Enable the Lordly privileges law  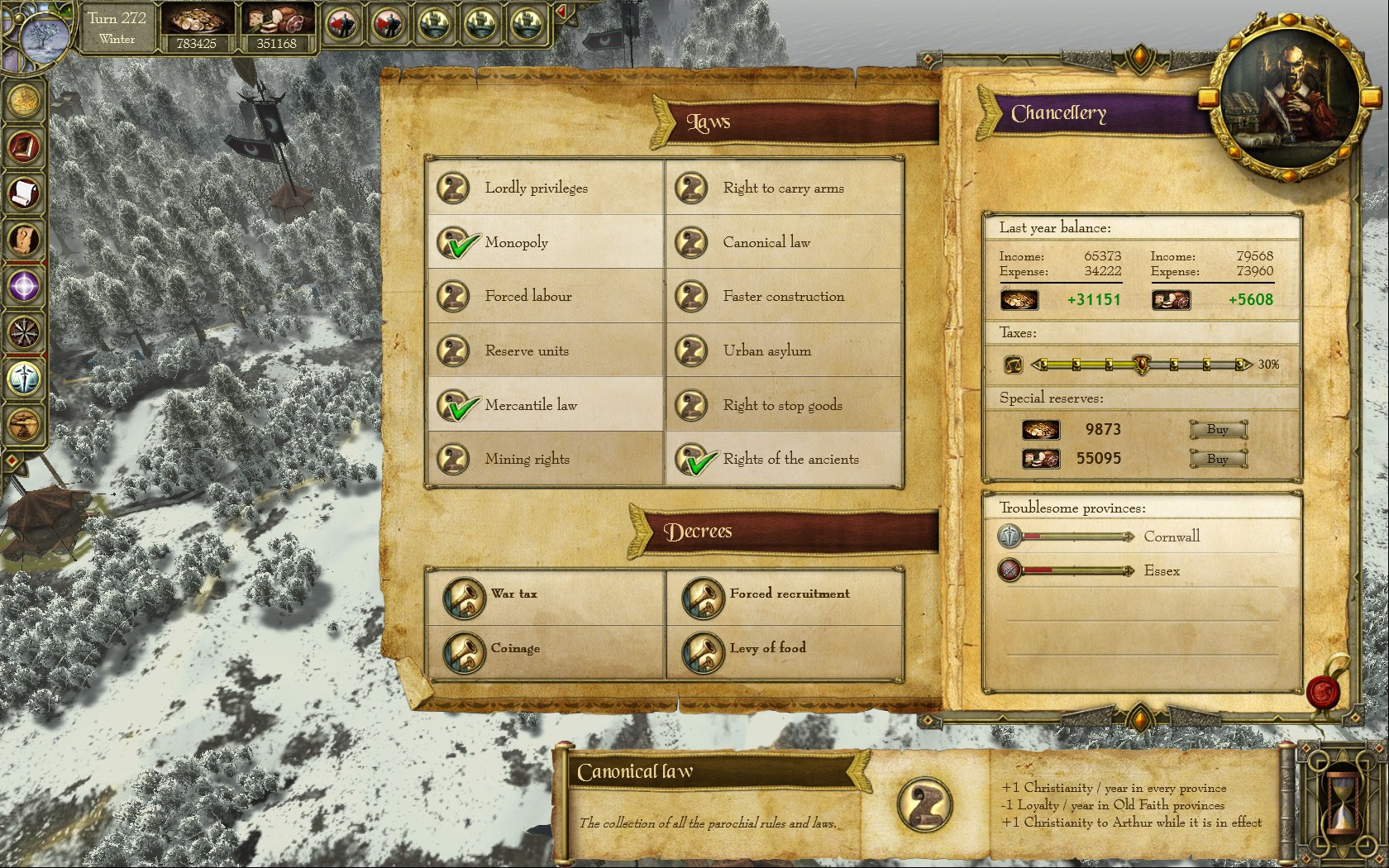[454, 188]
